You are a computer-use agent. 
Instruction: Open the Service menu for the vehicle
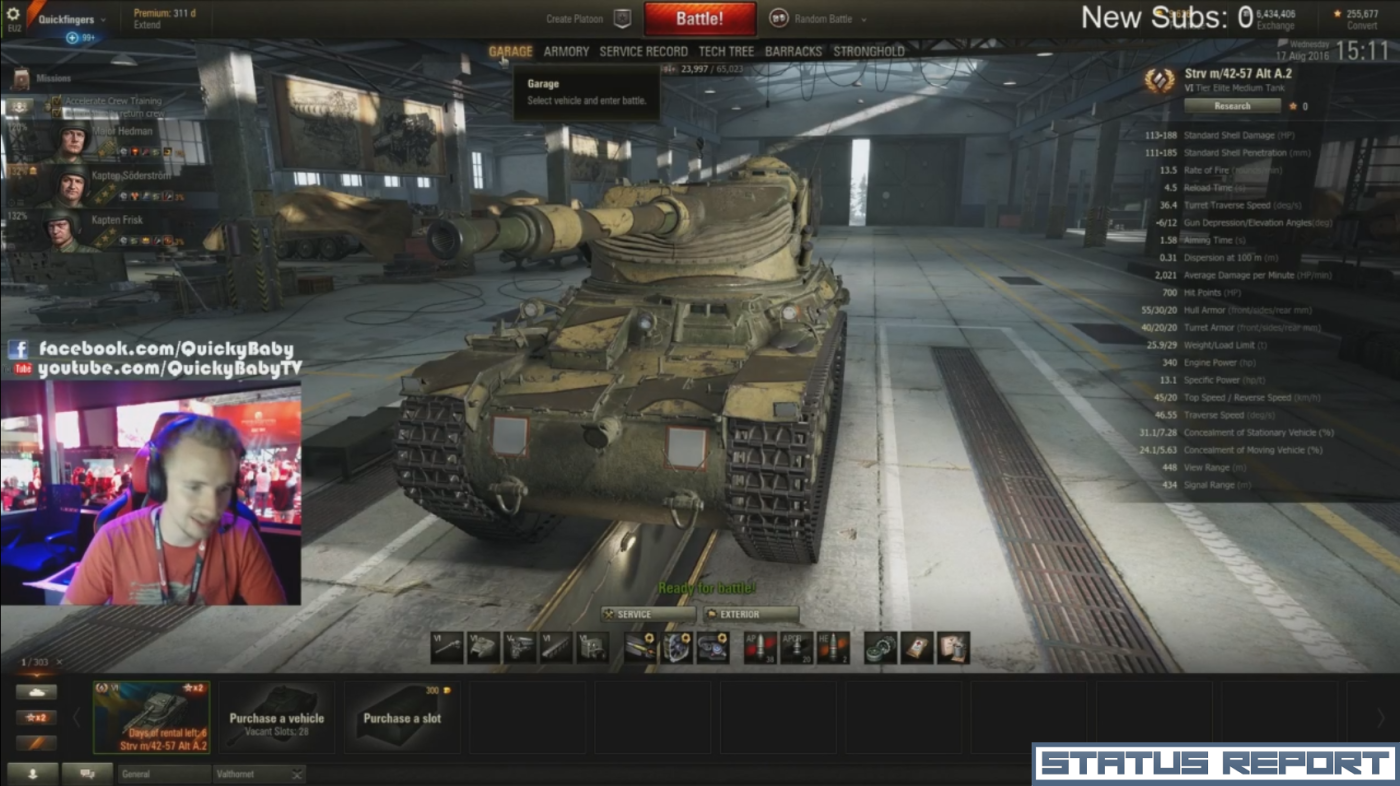click(x=647, y=614)
